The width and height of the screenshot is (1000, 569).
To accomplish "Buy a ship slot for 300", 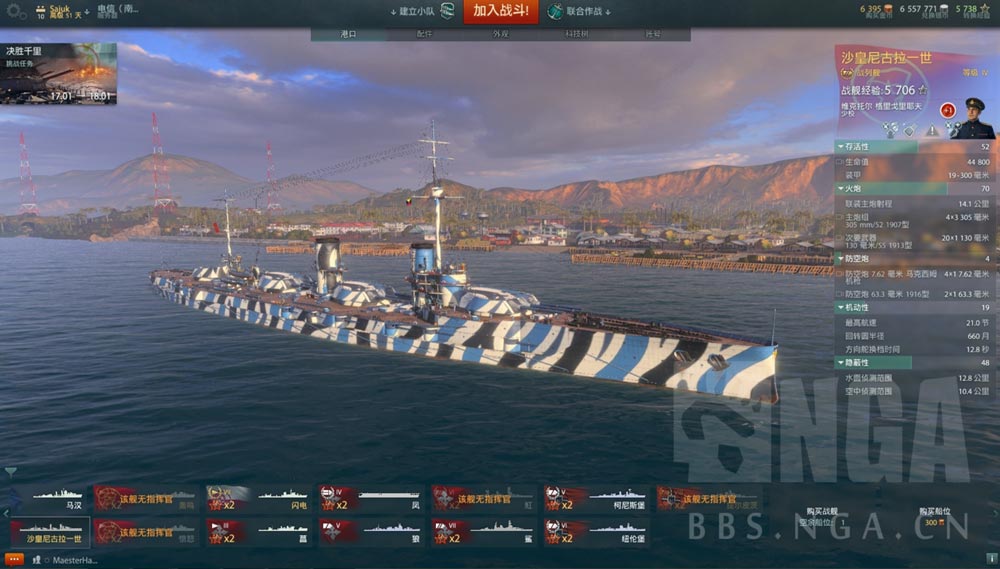I will coord(933,518).
